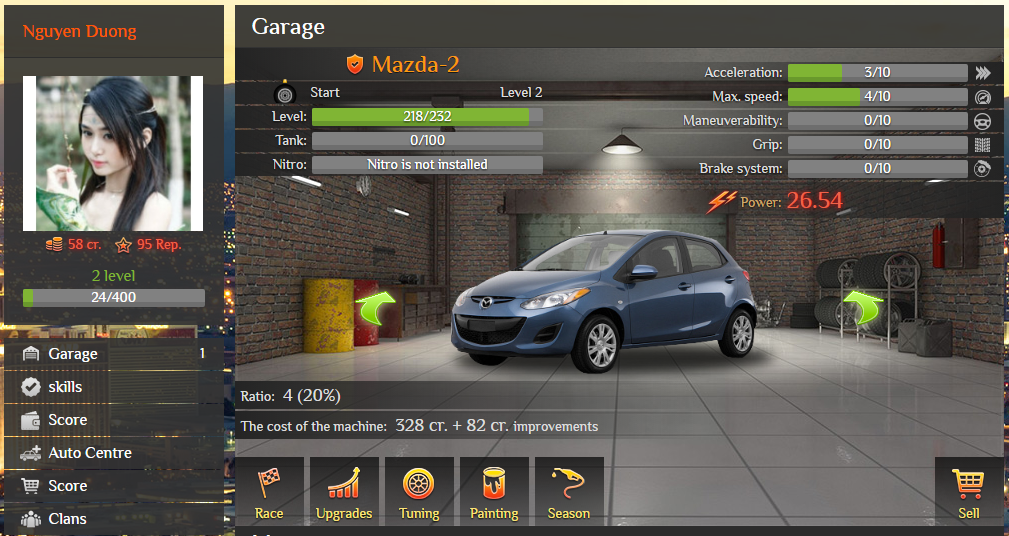The width and height of the screenshot is (1009, 536).
Task: Go to the Auto Centre
Action: tap(89, 453)
